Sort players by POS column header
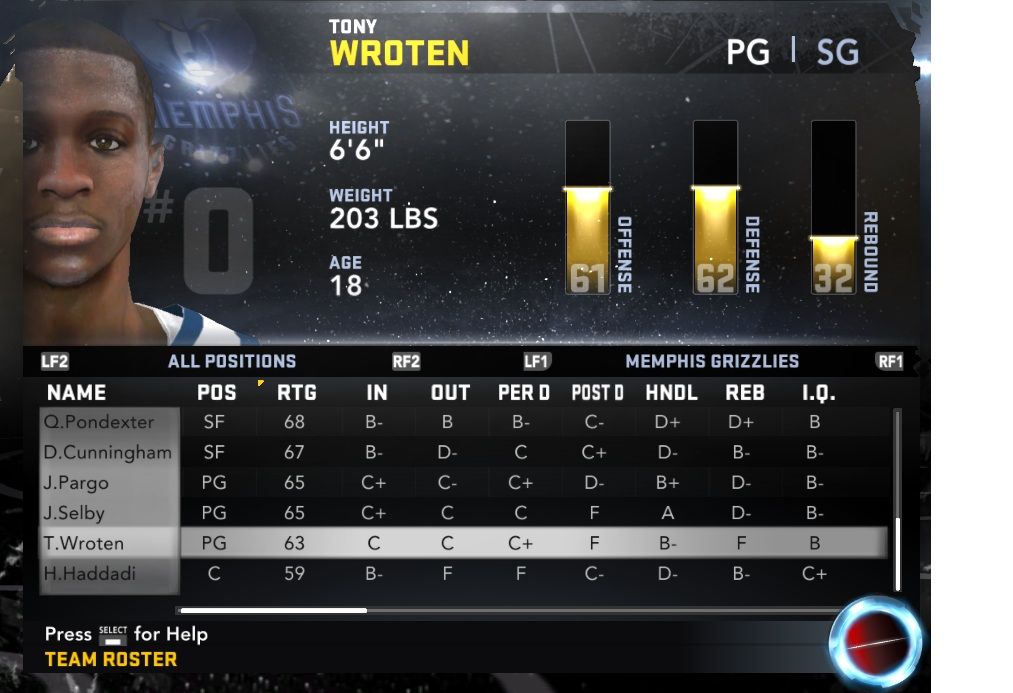 [x=217, y=393]
